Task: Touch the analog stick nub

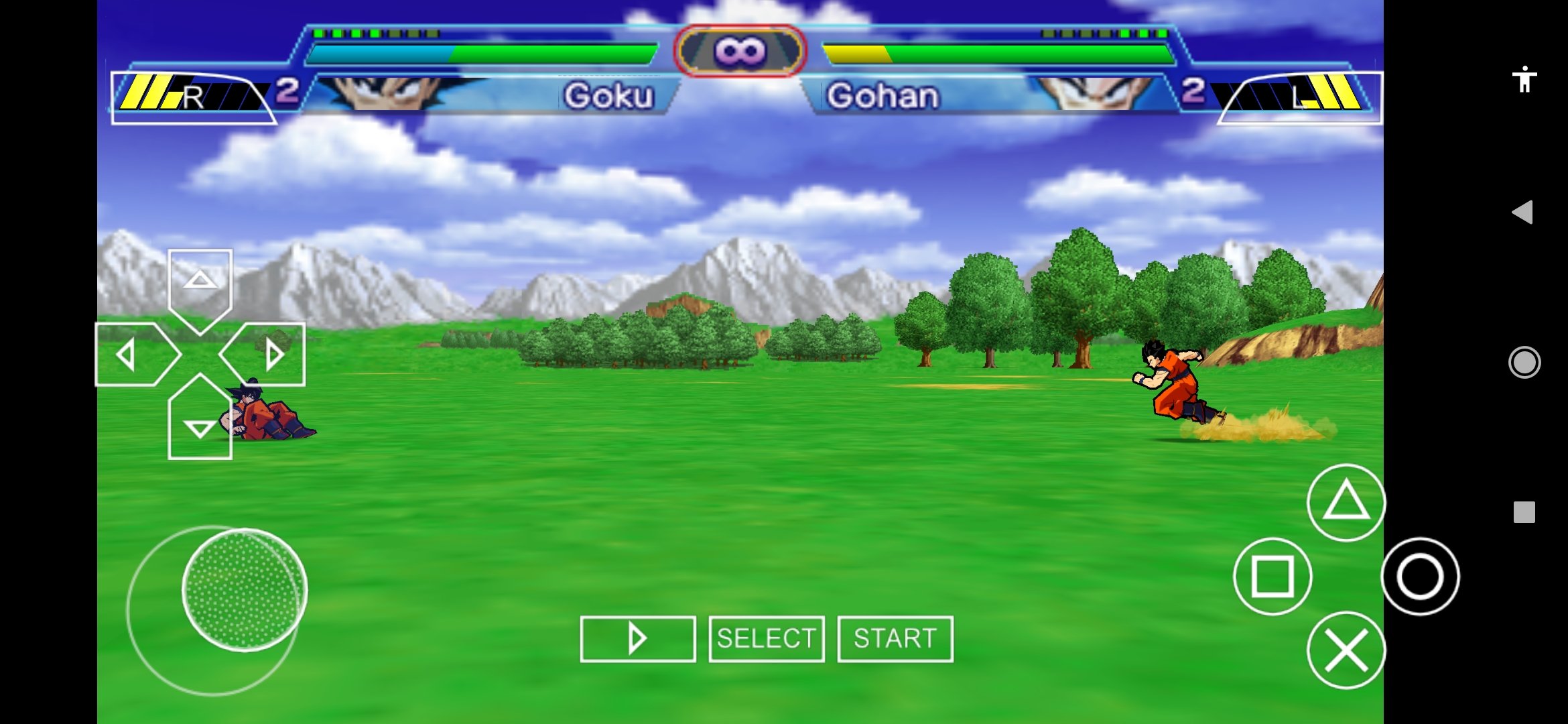Action: tap(245, 590)
